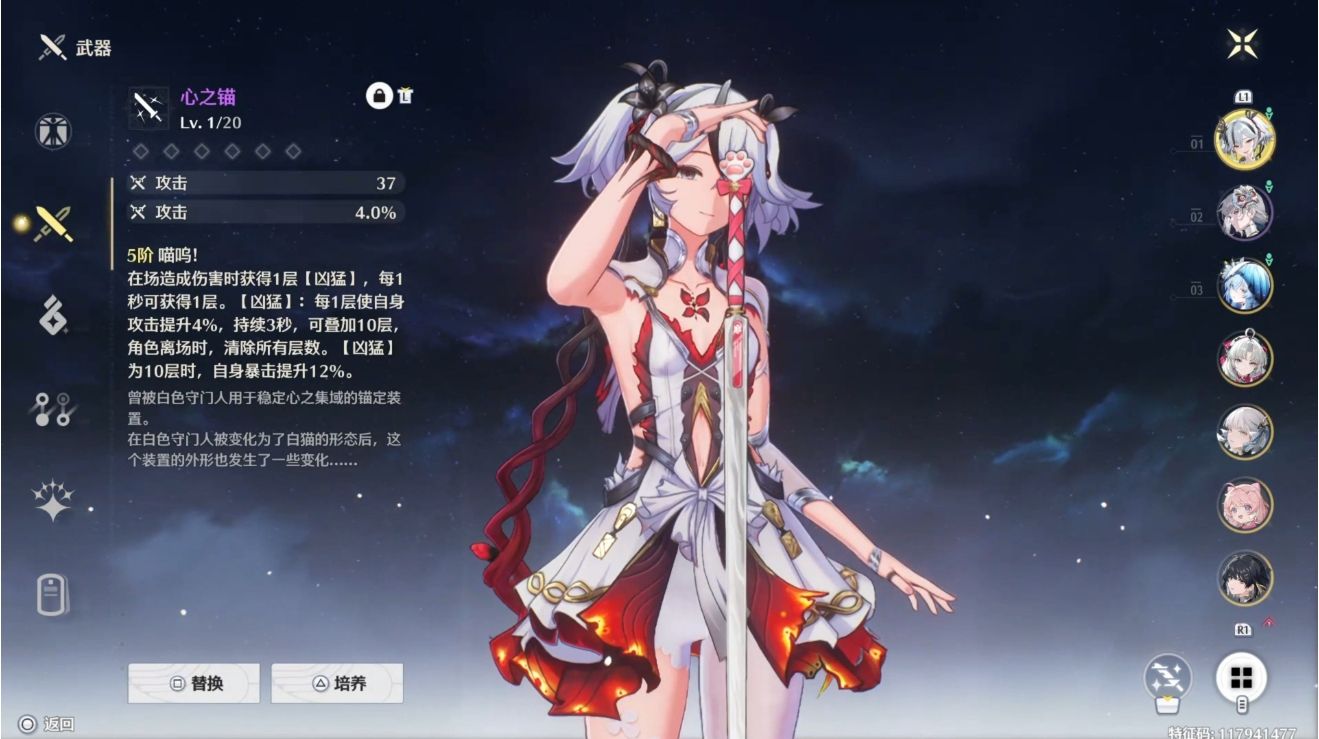Switch to the character overview tab

[53, 131]
